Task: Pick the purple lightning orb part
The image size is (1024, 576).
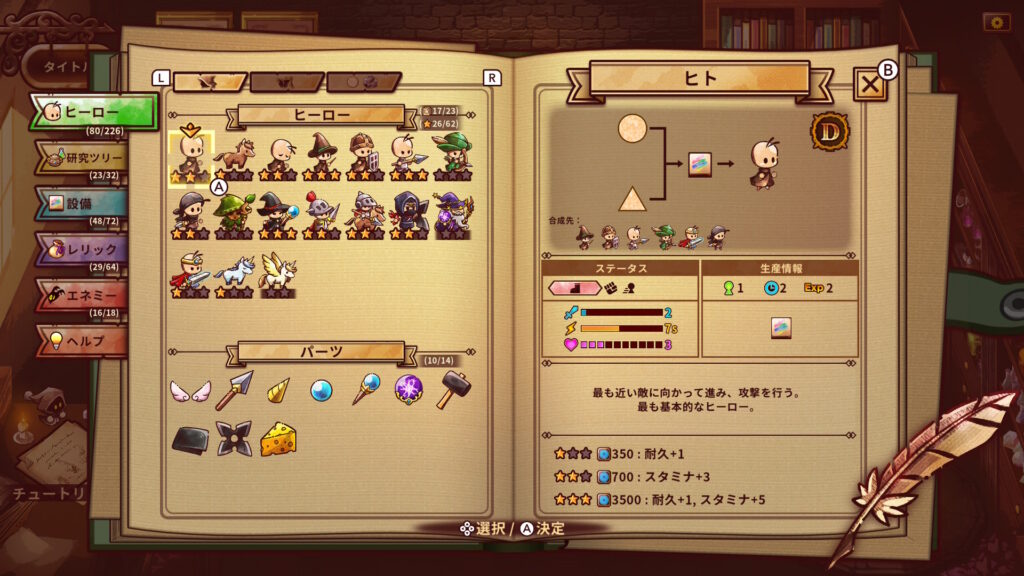Action: pyautogui.click(x=409, y=390)
